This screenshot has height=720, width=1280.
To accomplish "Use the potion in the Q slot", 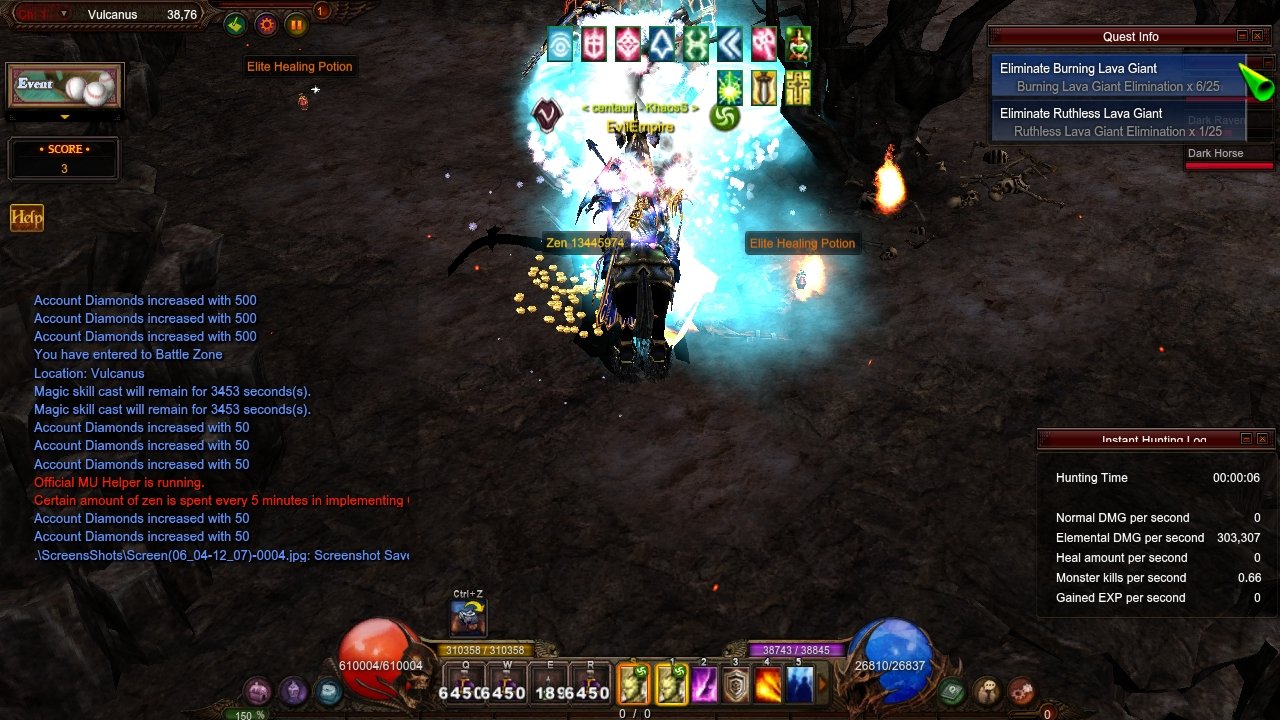I will [x=465, y=685].
